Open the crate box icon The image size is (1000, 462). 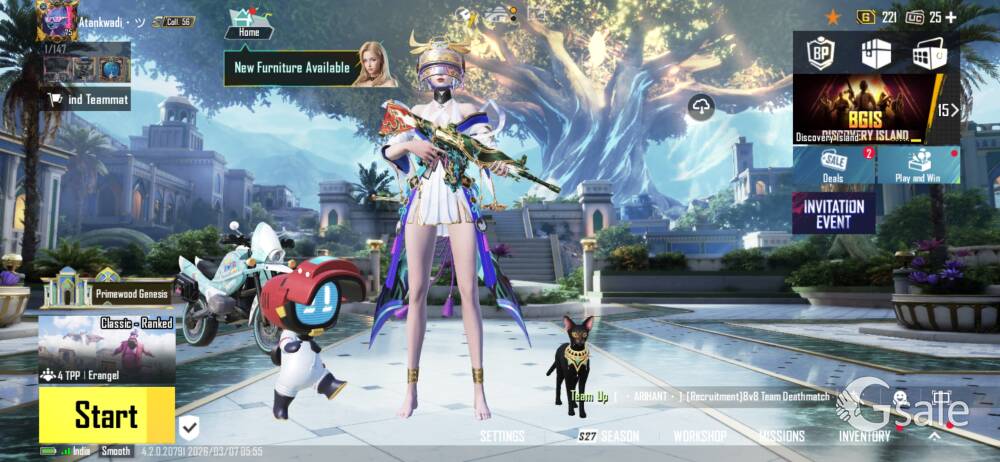coord(876,53)
